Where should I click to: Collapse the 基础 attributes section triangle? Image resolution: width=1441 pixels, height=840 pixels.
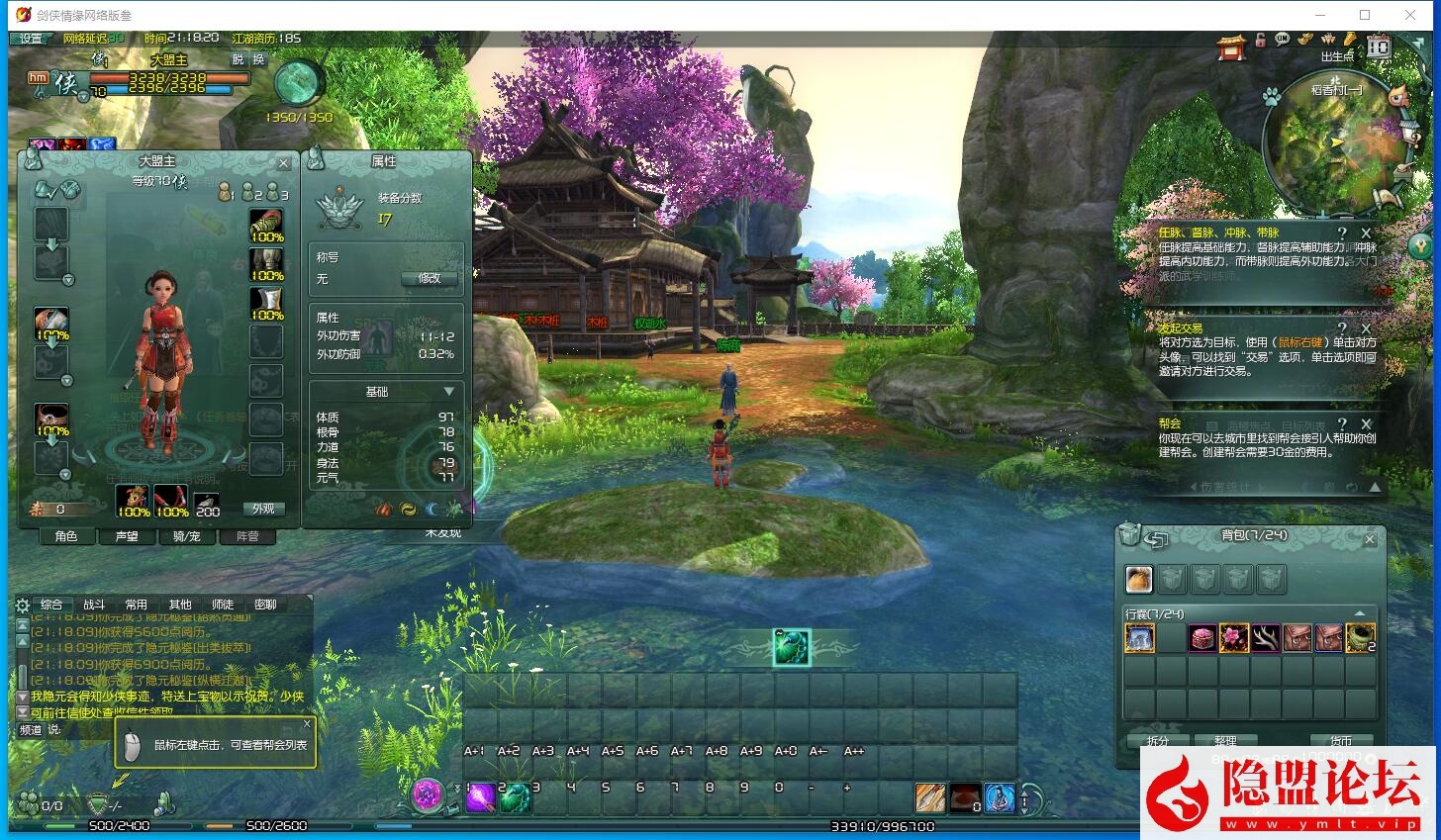pyautogui.click(x=448, y=391)
